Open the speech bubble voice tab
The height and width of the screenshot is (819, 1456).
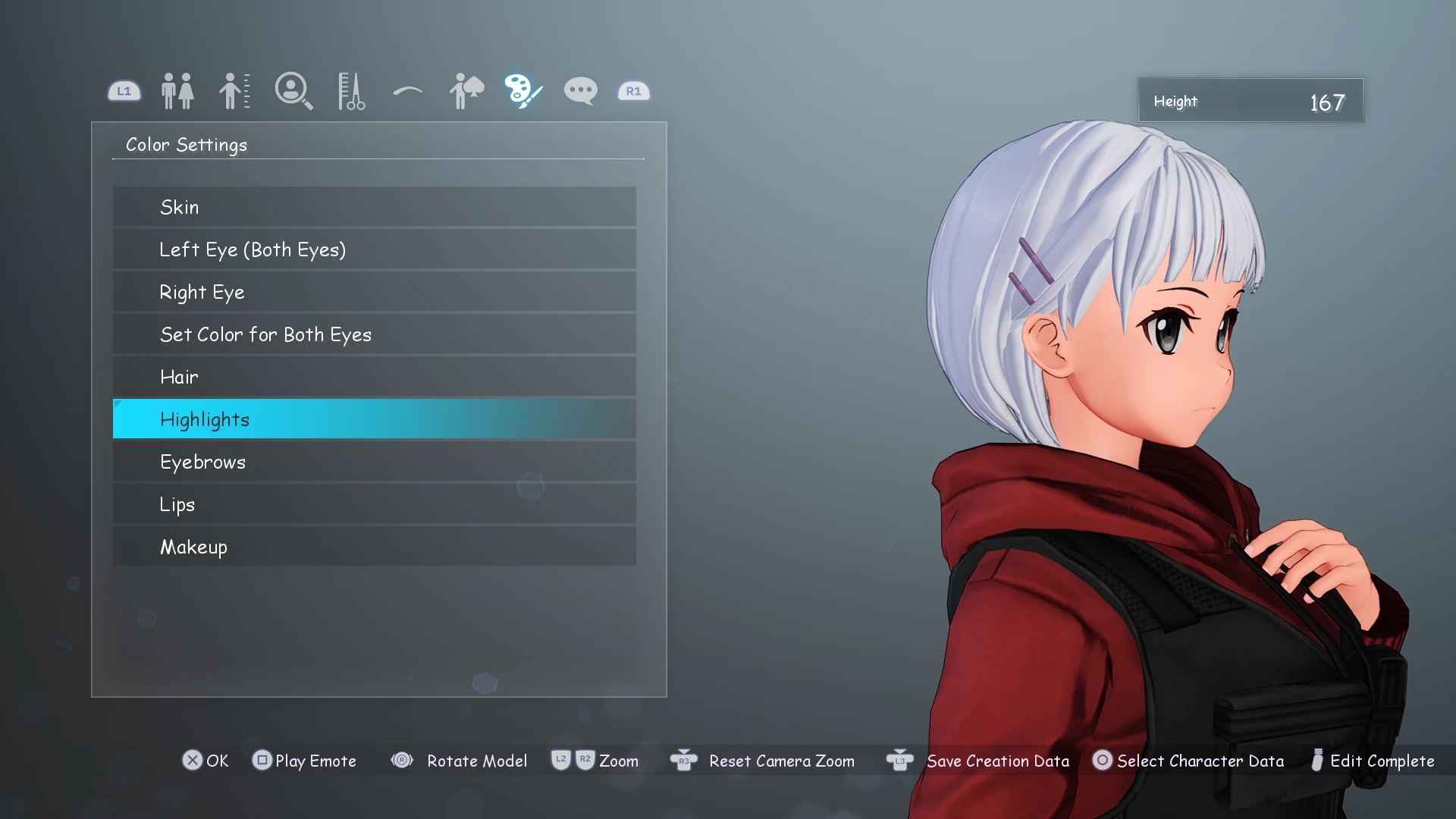(x=581, y=91)
